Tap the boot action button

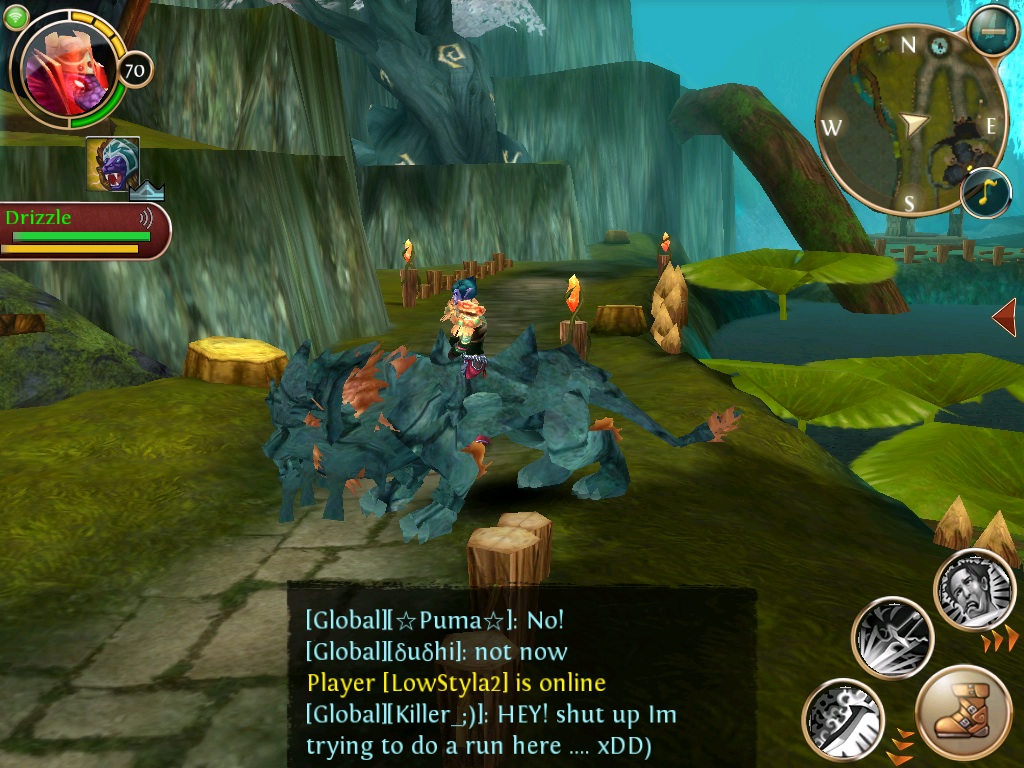click(x=963, y=713)
